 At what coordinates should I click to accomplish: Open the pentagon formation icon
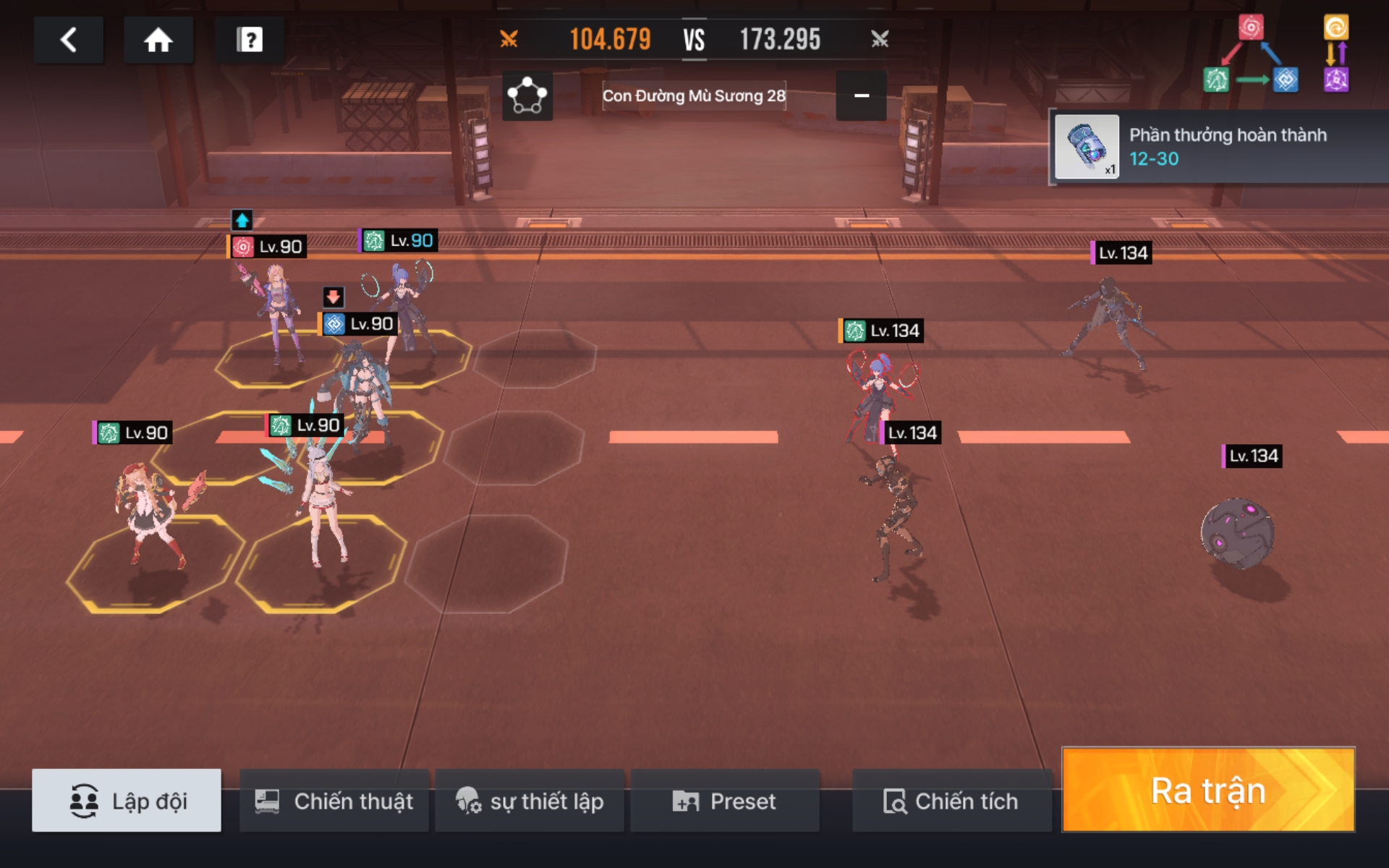click(527, 95)
